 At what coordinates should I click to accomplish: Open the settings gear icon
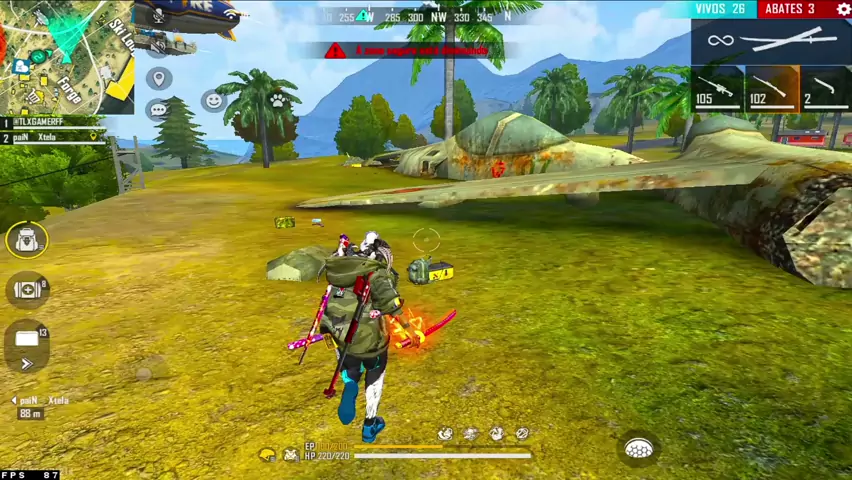tap(842, 9)
